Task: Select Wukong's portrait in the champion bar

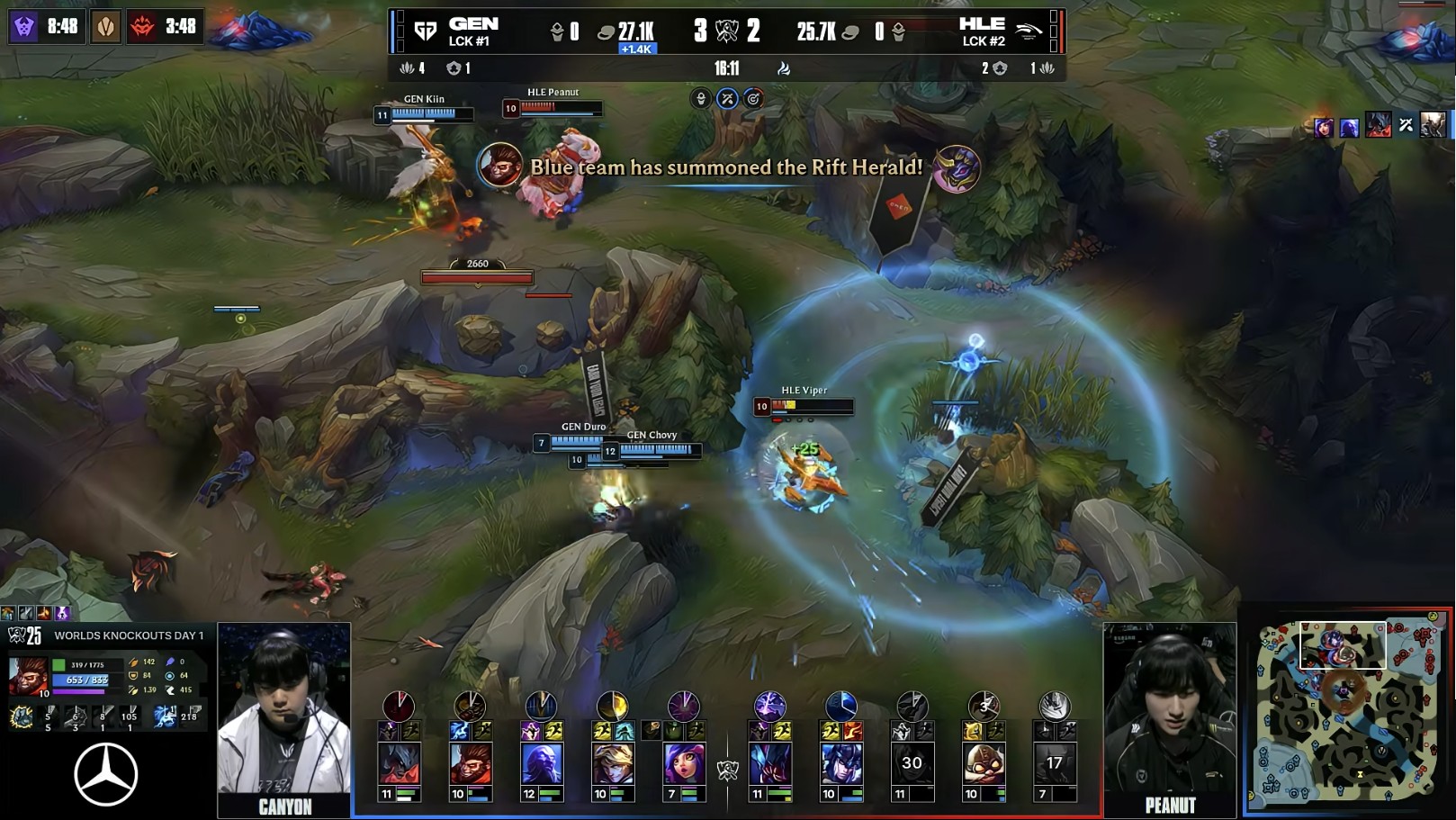Action: tap(469, 763)
